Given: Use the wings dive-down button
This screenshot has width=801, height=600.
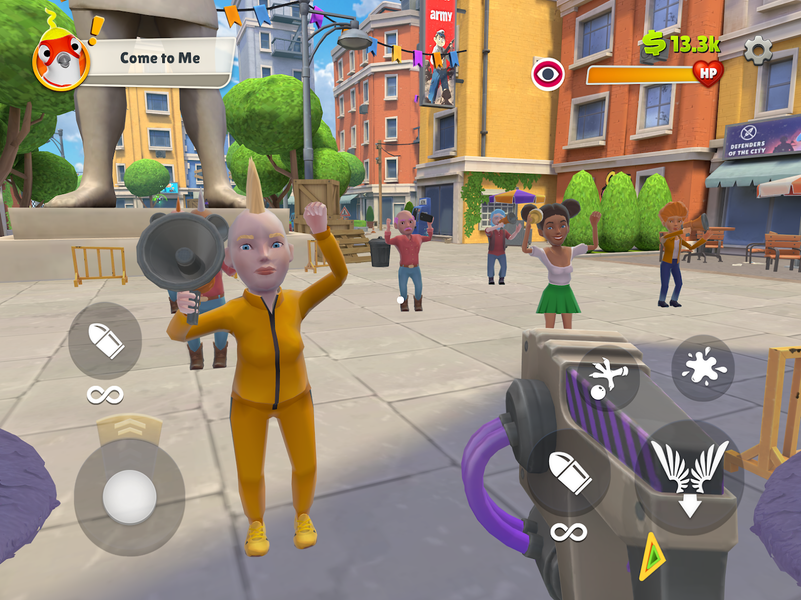Looking at the screenshot, I should click(689, 472).
